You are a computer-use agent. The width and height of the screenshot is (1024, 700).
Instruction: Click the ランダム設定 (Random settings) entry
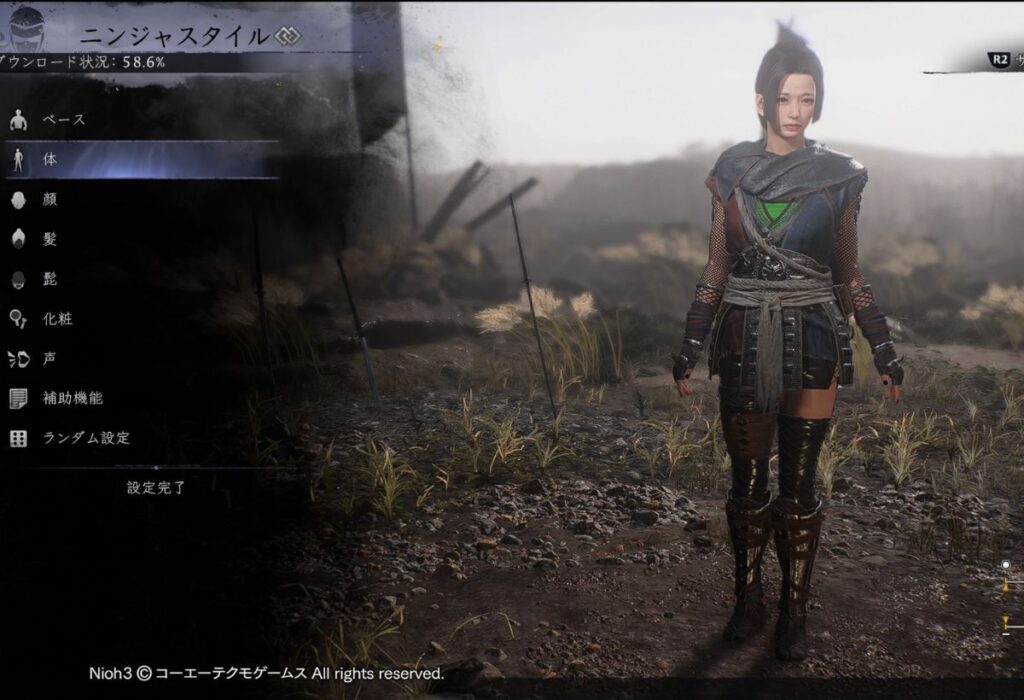point(86,438)
